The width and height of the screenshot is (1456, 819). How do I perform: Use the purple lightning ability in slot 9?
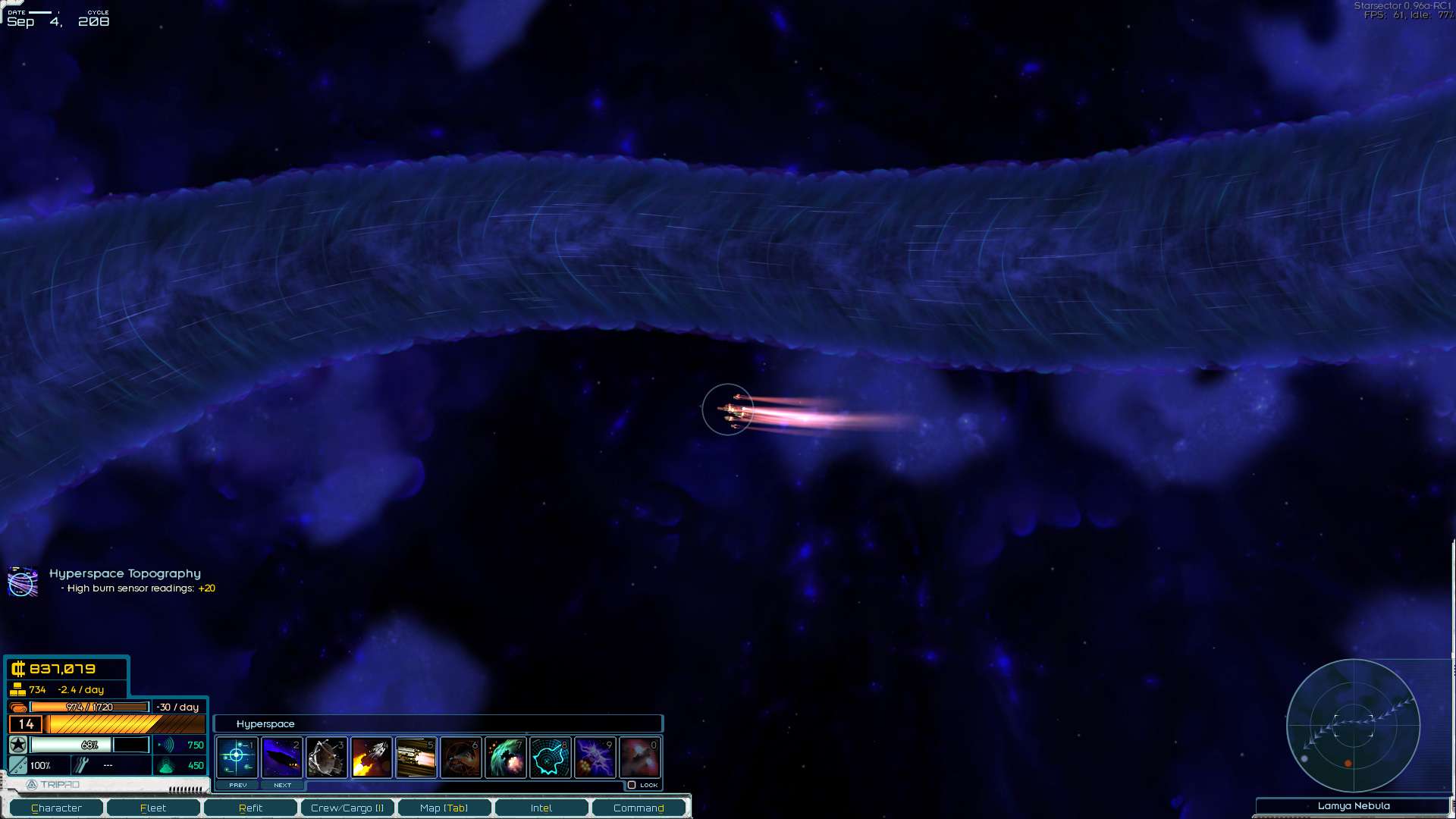[595, 757]
